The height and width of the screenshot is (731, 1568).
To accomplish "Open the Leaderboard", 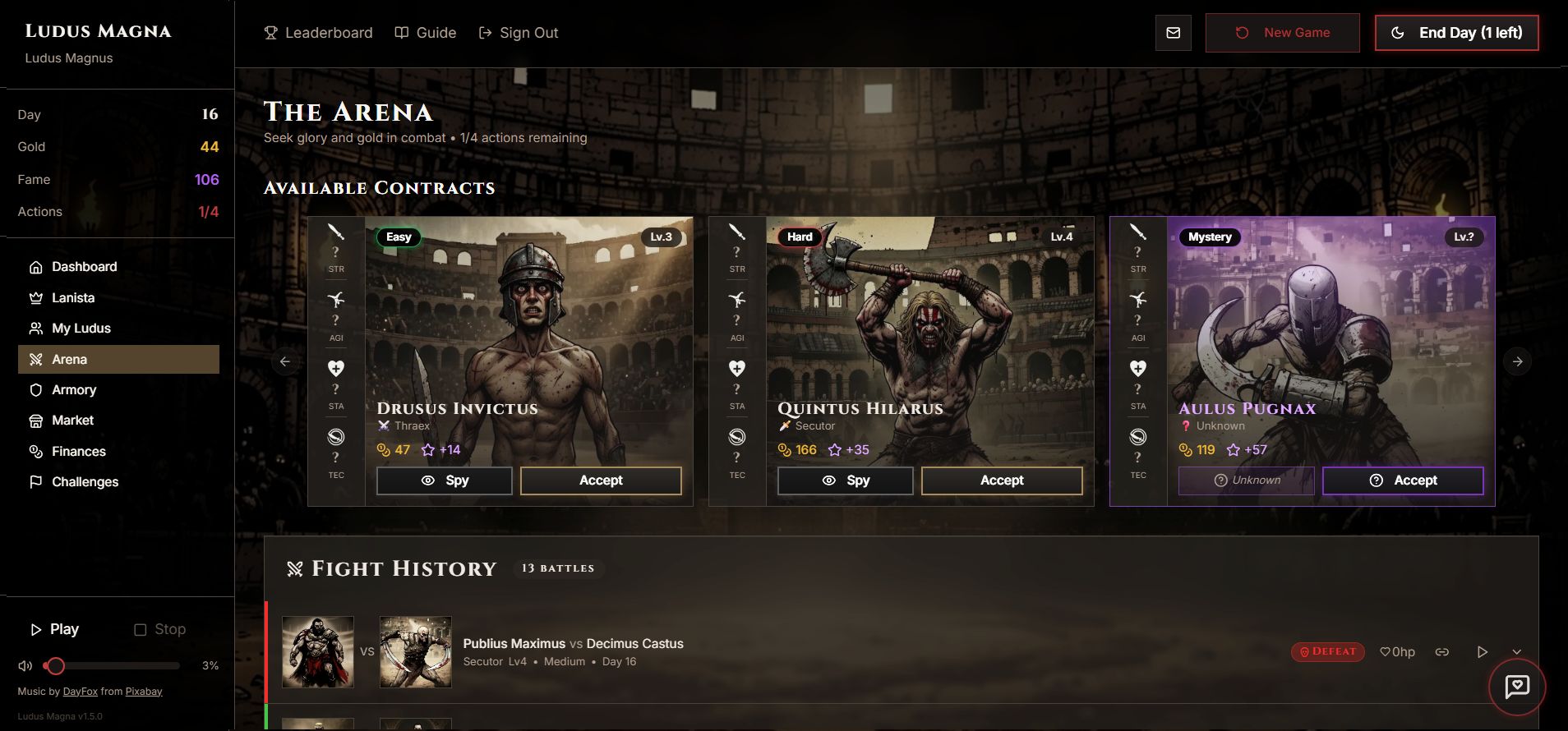I will click(318, 33).
